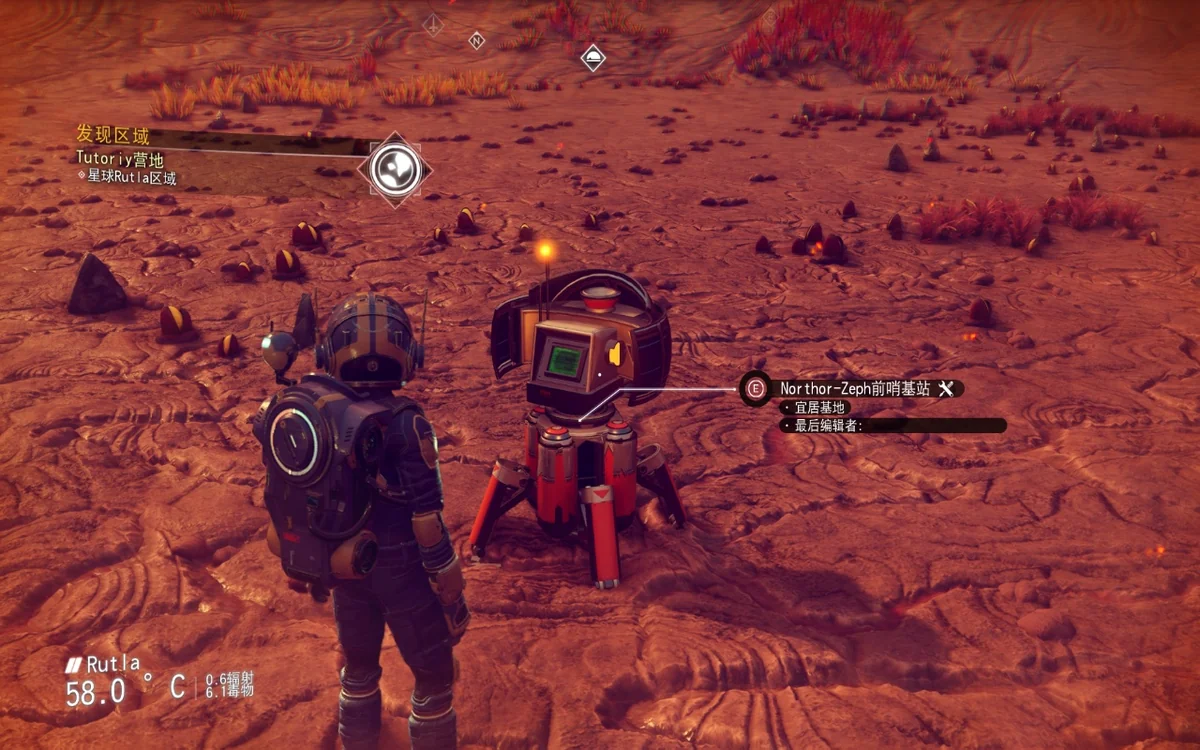Click the N north compass marker
Viewport: 1200px width, 750px height.
[477, 41]
